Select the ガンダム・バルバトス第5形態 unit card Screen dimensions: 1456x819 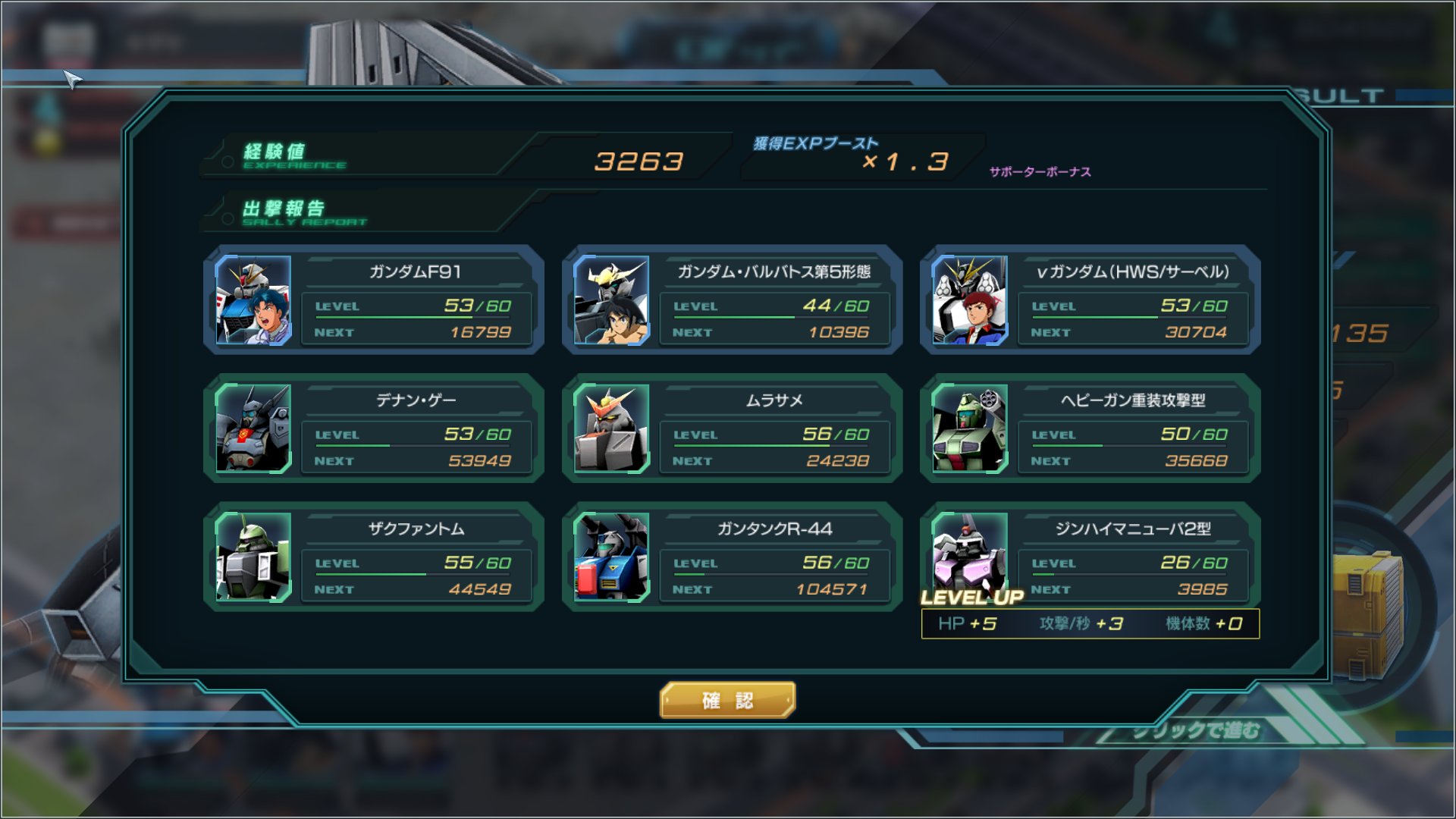pyautogui.click(x=732, y=300)
